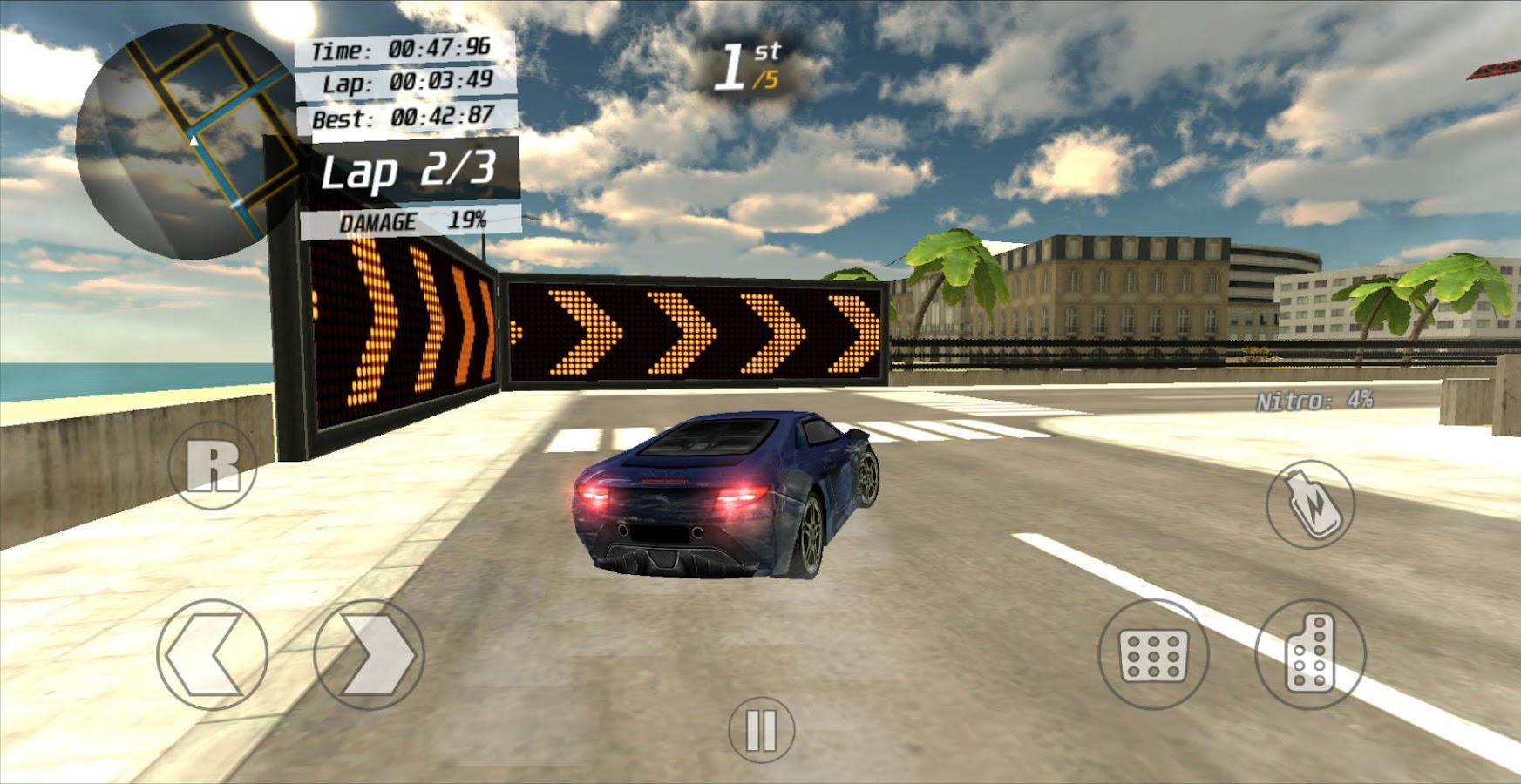Tap the steer right arrow button
Image resolution: width=1521 pixels, height=784 pixels.
click(370, 654)
